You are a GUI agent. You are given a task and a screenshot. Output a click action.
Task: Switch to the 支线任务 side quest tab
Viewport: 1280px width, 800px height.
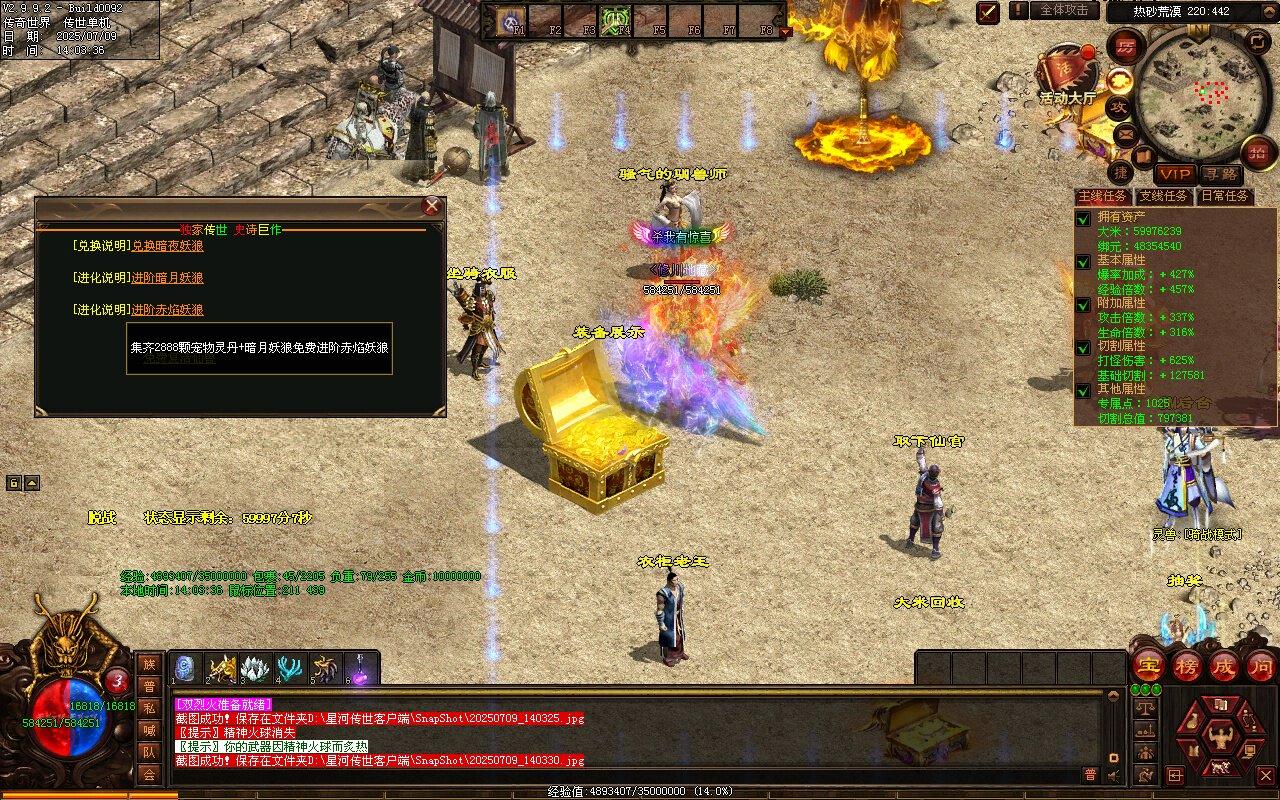tap(1163, 197)
